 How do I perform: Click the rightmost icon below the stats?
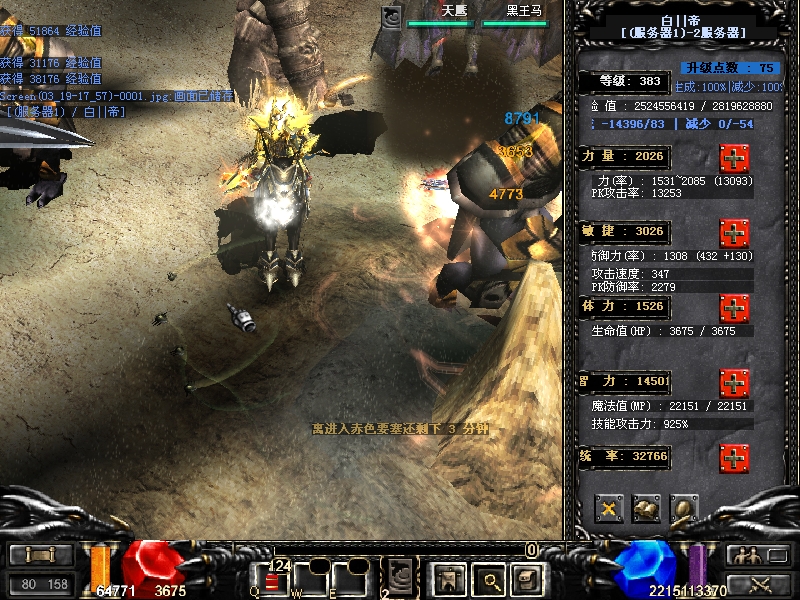coord(684,508)
